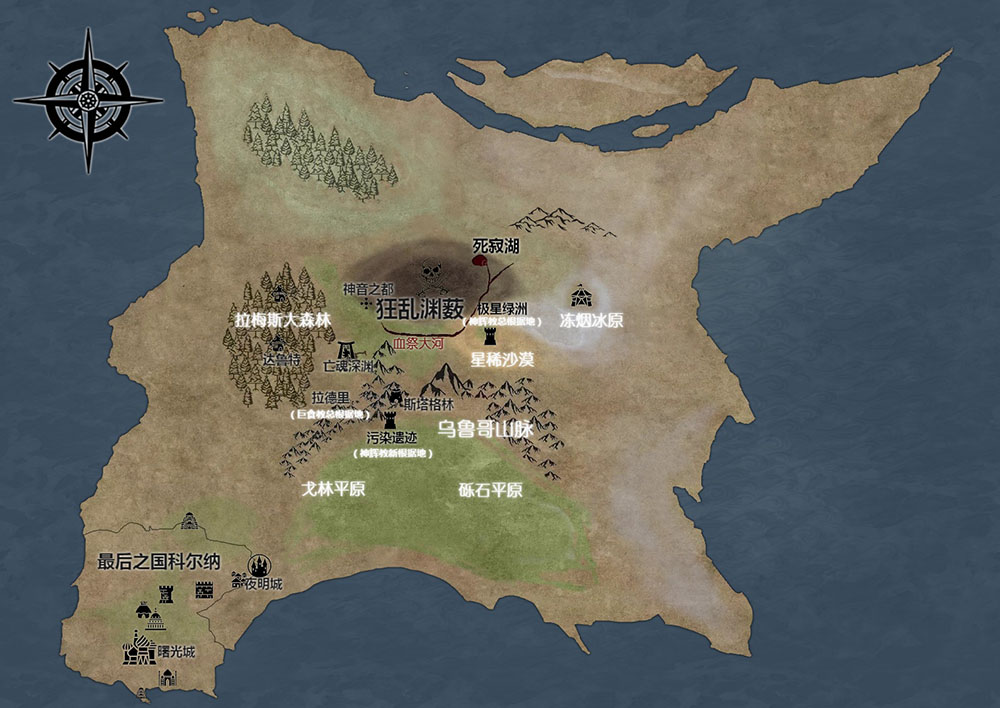Click the red 死寂湖 lake marker

pyautogui.click(x=479, y=261)
